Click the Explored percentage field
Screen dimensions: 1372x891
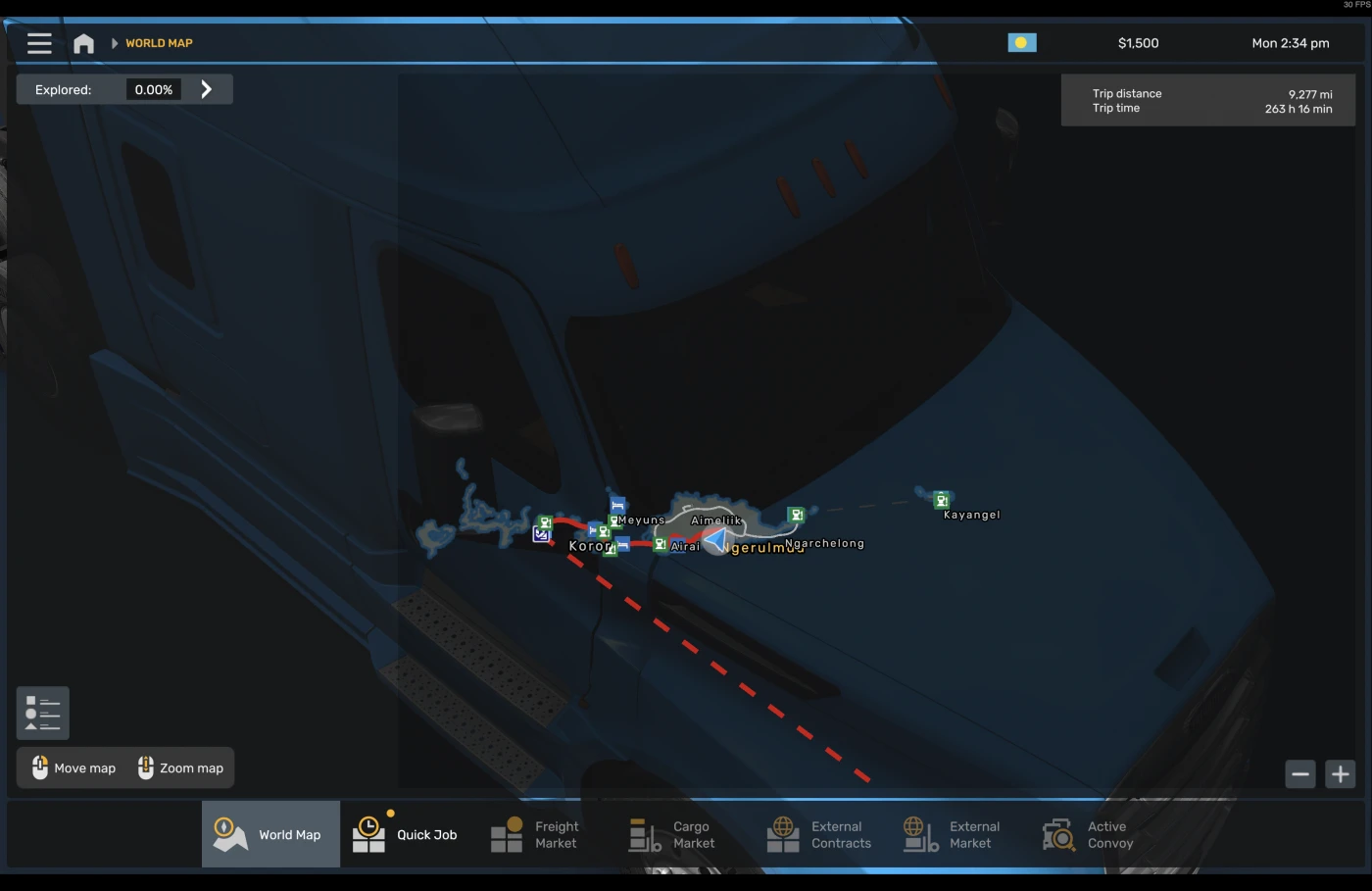pyautogui.click(x=153, y=88)
